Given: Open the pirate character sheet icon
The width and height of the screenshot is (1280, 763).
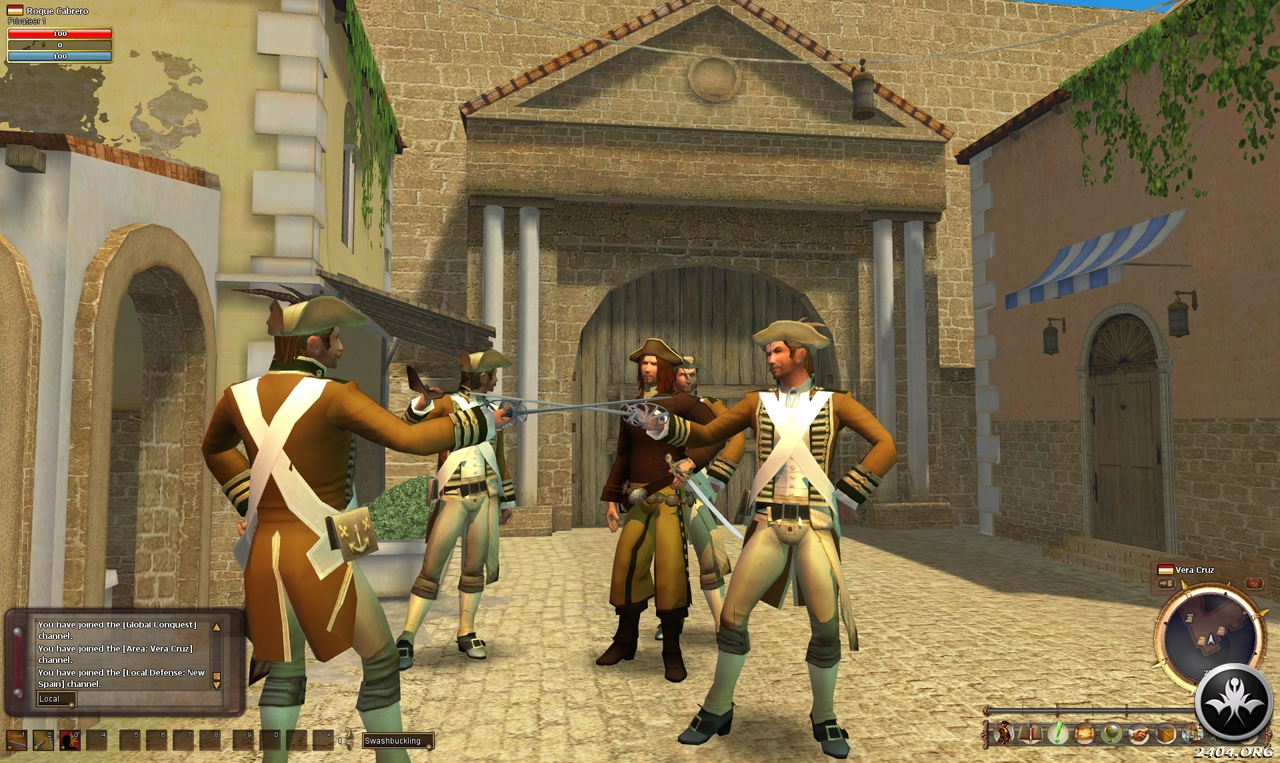Looking at the screenshot, I should pyautogui.click(x=1003, y=734).
